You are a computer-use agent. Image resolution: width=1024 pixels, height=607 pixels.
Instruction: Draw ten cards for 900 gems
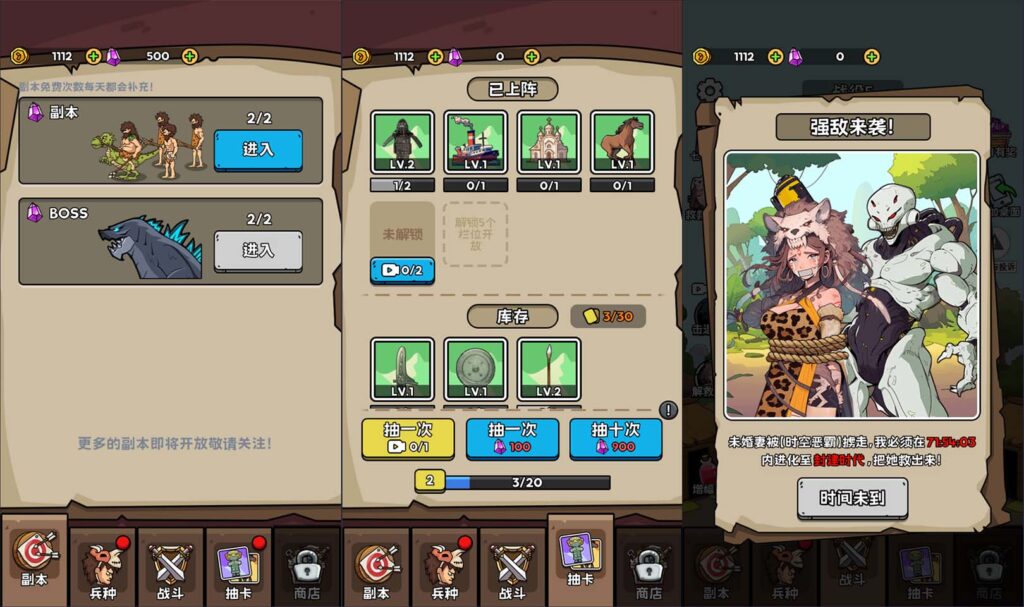click(x=616, y=438)
